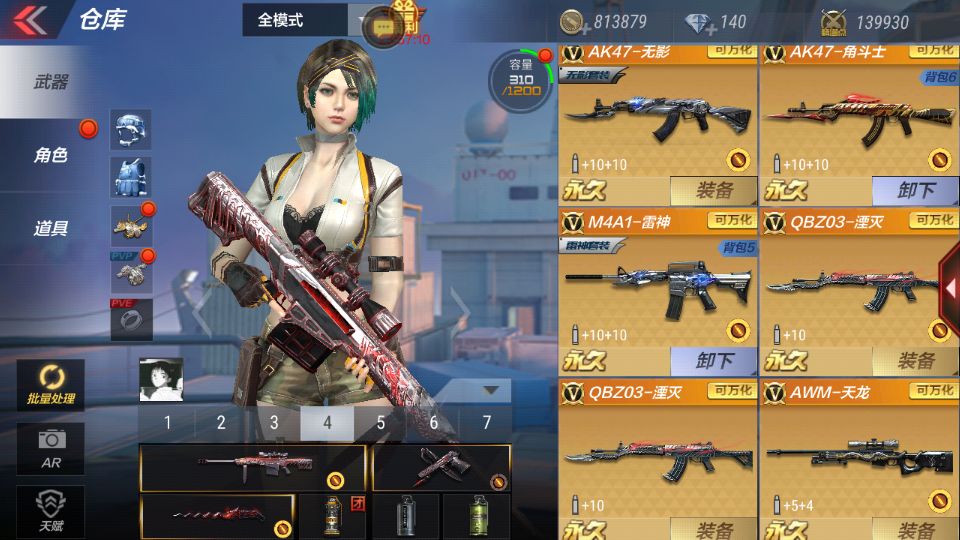
Task: Open 批量处理 batch processing
Action: (x=50, y=385)
